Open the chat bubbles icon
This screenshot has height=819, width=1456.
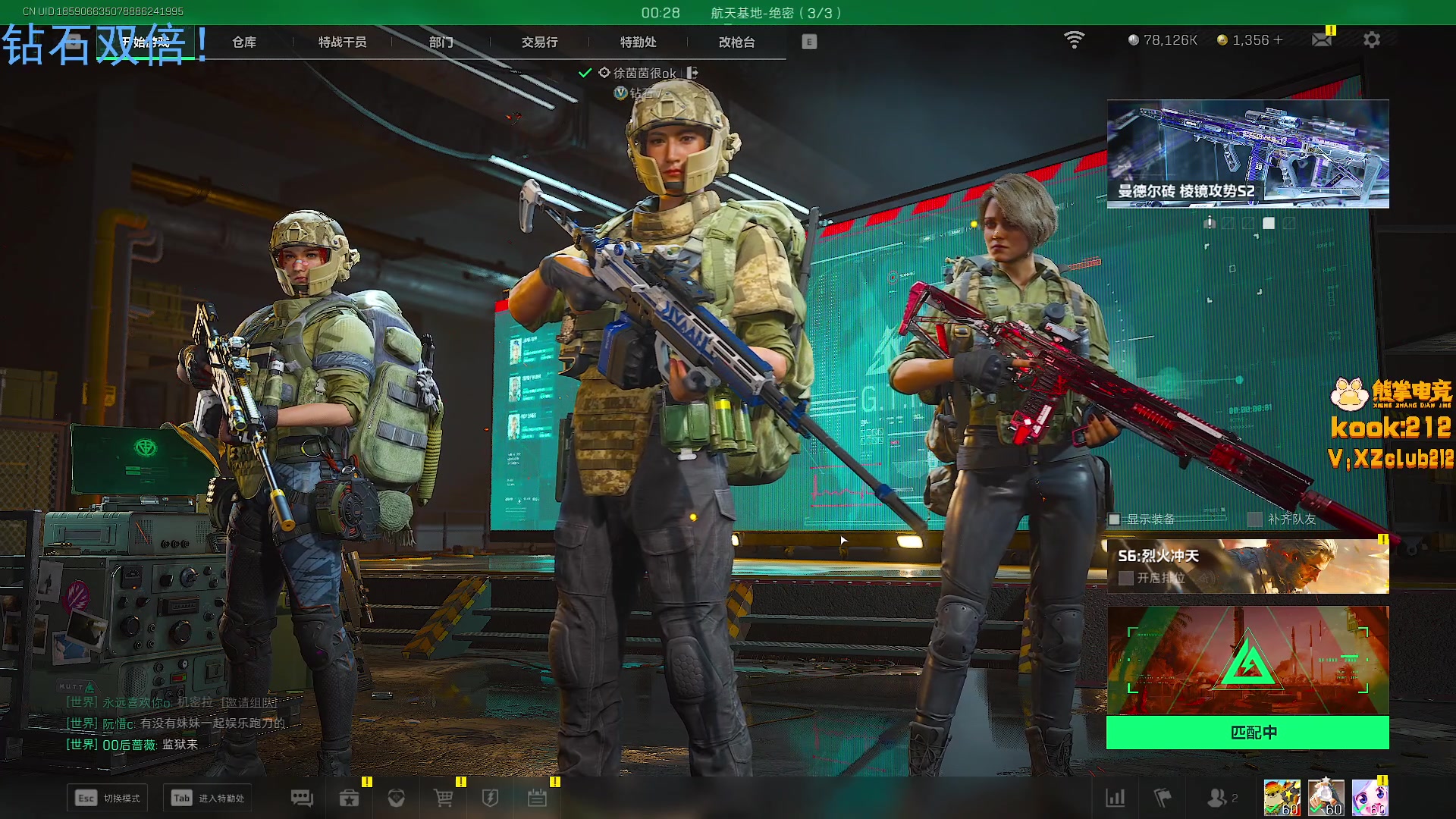point(302,798)
